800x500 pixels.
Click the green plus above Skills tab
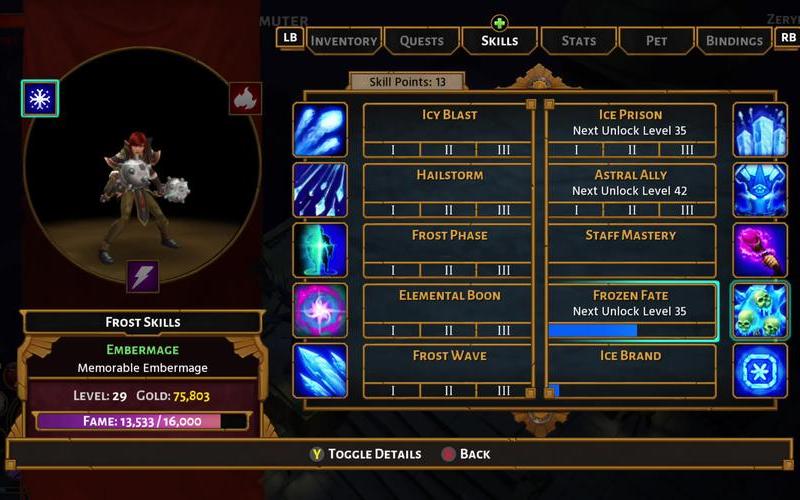(x=499, y=22)
